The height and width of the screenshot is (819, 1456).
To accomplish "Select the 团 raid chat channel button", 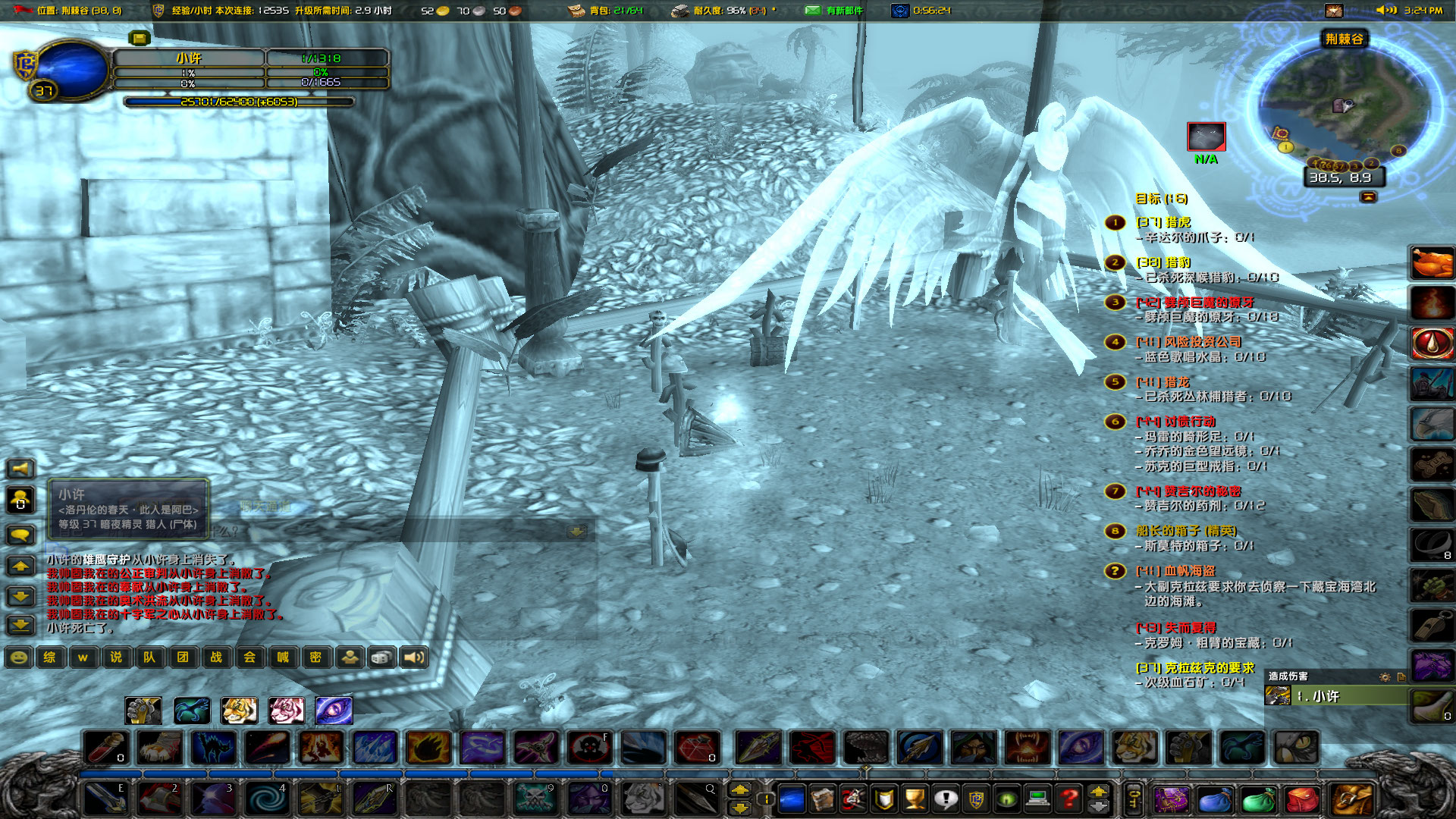I will [x=184, y=657].
